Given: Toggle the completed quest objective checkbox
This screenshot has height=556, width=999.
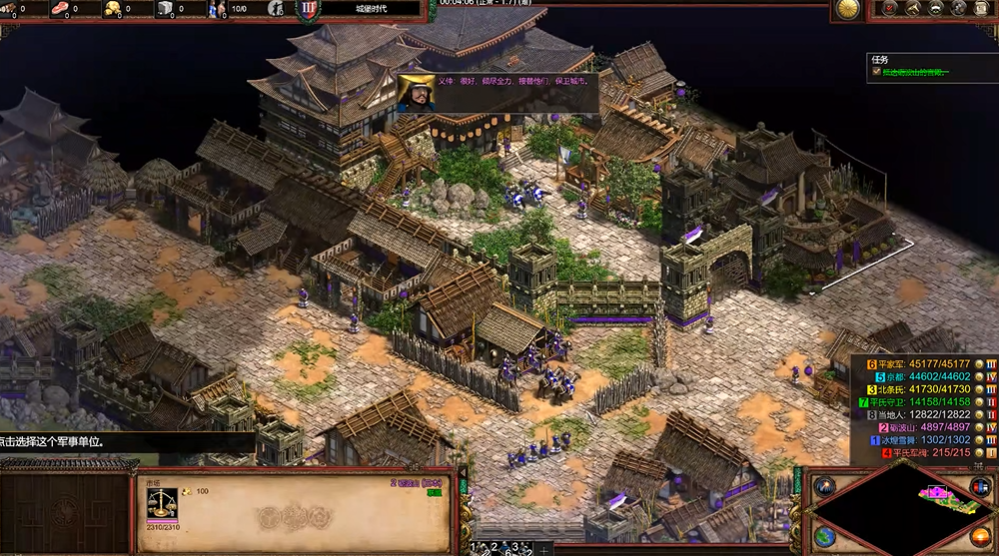Looking at the screenshot, I should pos(876,72).
